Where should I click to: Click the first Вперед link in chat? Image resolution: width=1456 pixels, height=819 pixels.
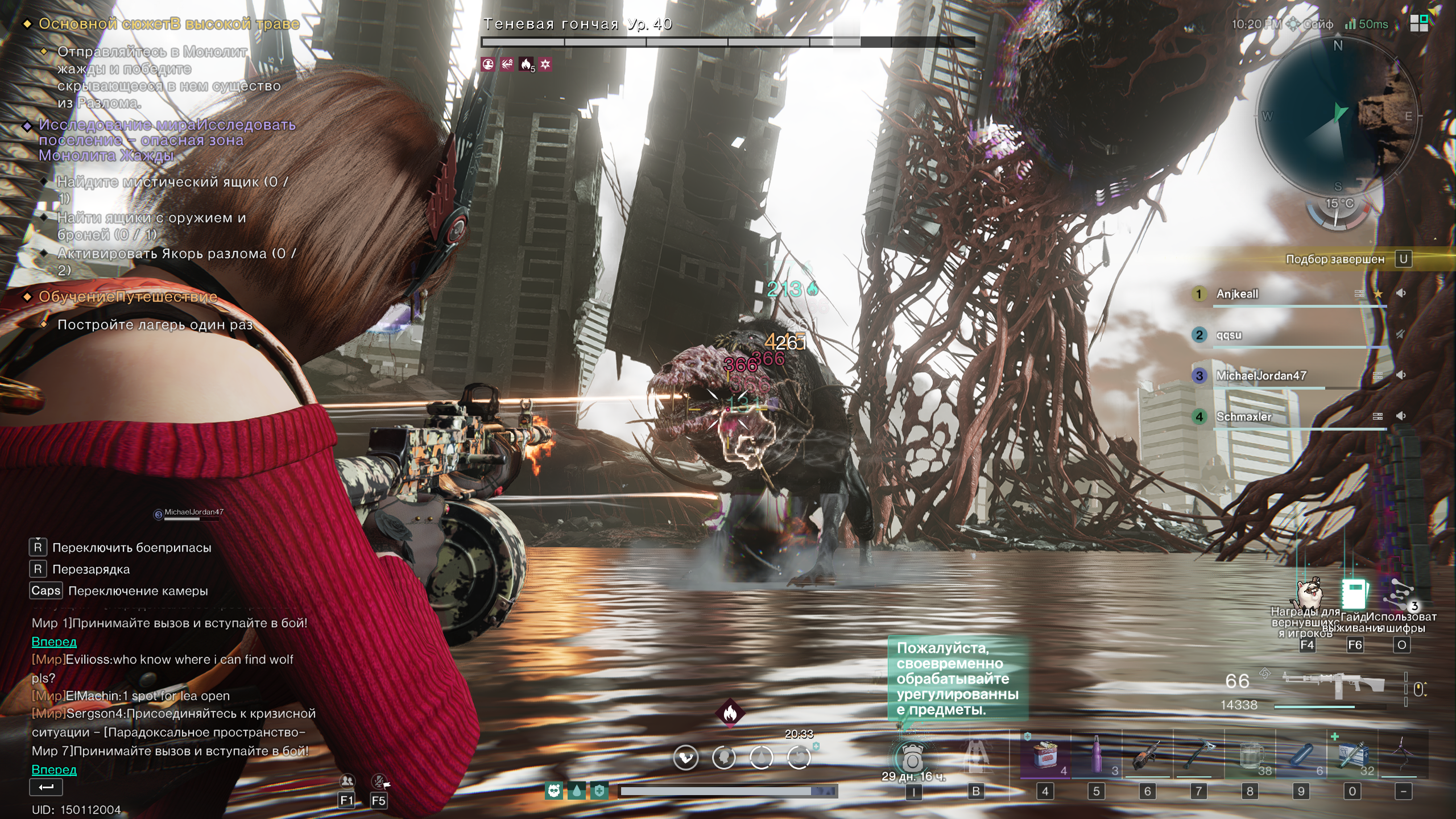54,642
